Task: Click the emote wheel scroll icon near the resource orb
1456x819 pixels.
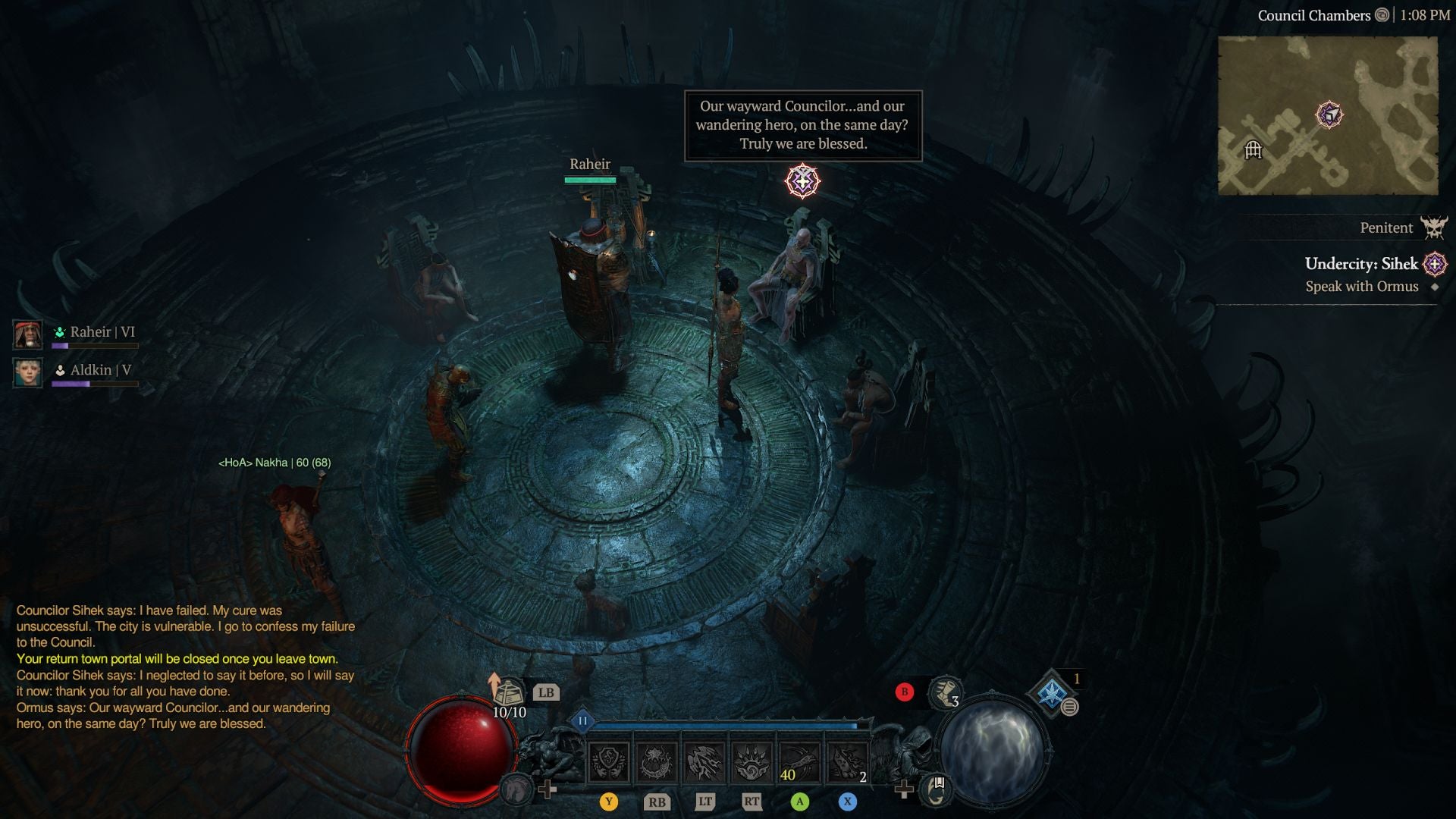Action: click(935, 790)
